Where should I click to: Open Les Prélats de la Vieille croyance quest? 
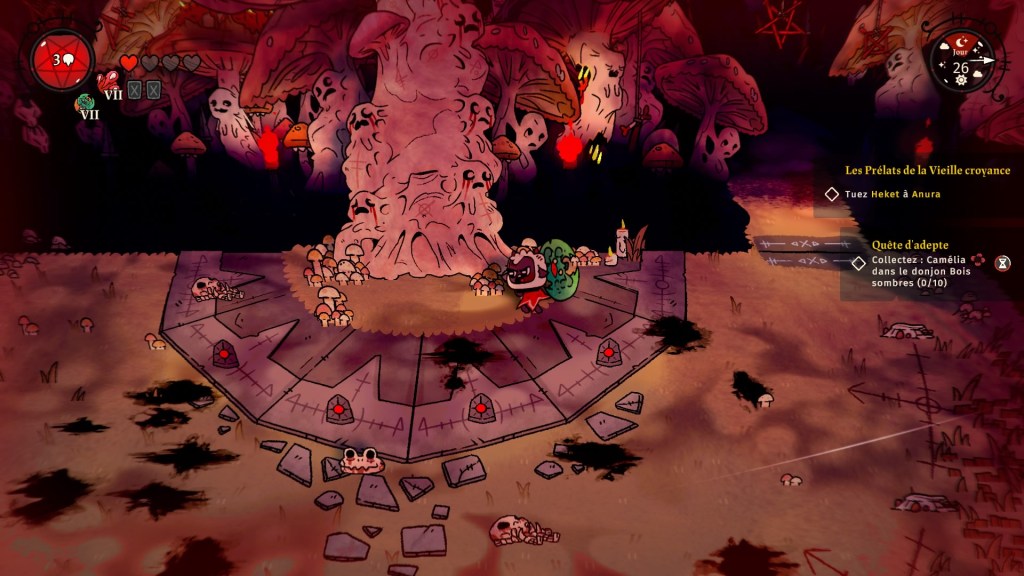(x=927, y=171)
